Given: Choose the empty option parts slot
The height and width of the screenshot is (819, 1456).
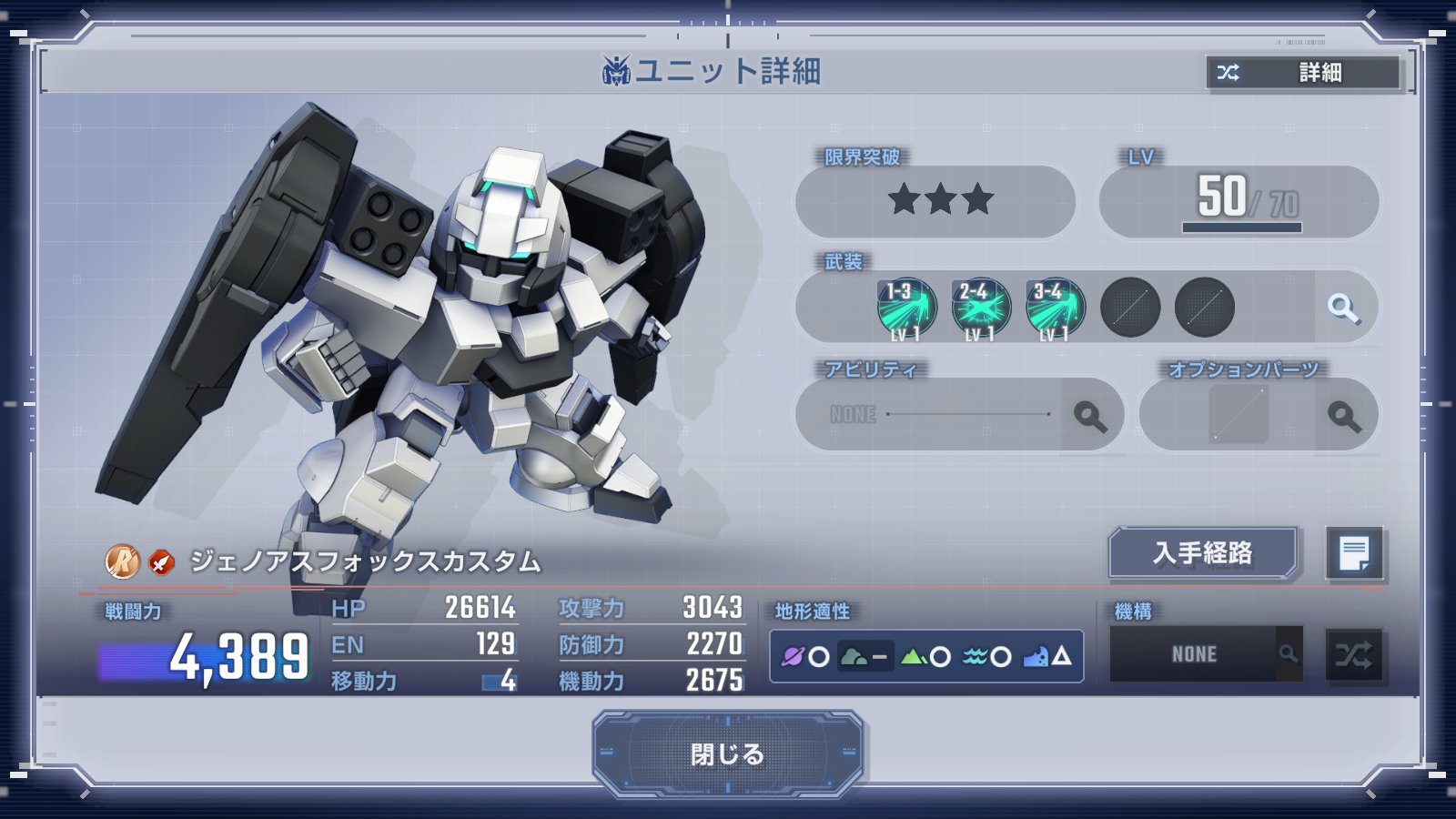Looking at the screenshot, I should pos(1239,415).
